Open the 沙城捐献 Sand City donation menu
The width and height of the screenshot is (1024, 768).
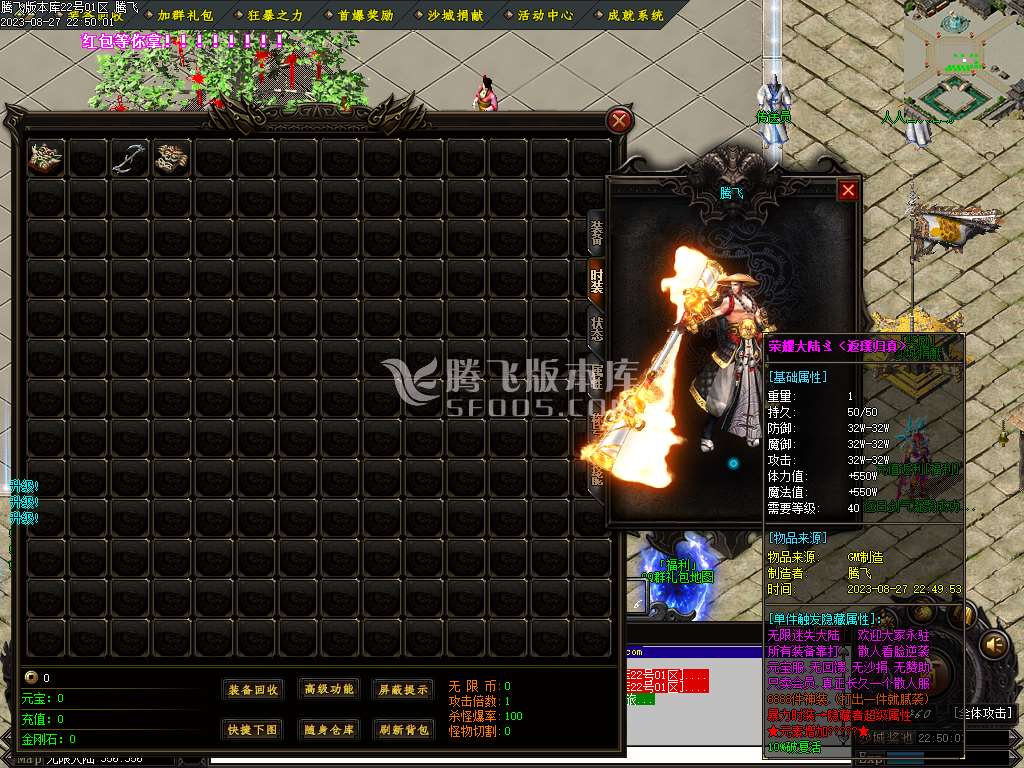tap(455, 15)
